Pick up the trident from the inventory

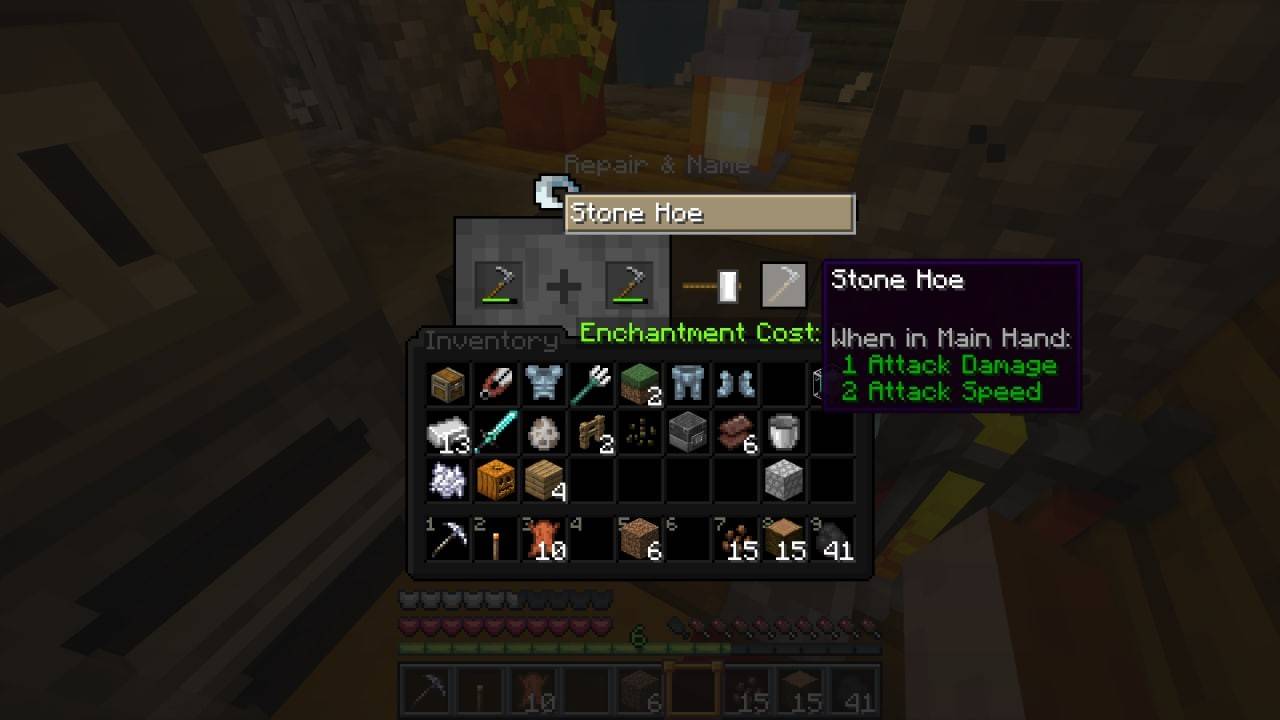pos(591,383)
